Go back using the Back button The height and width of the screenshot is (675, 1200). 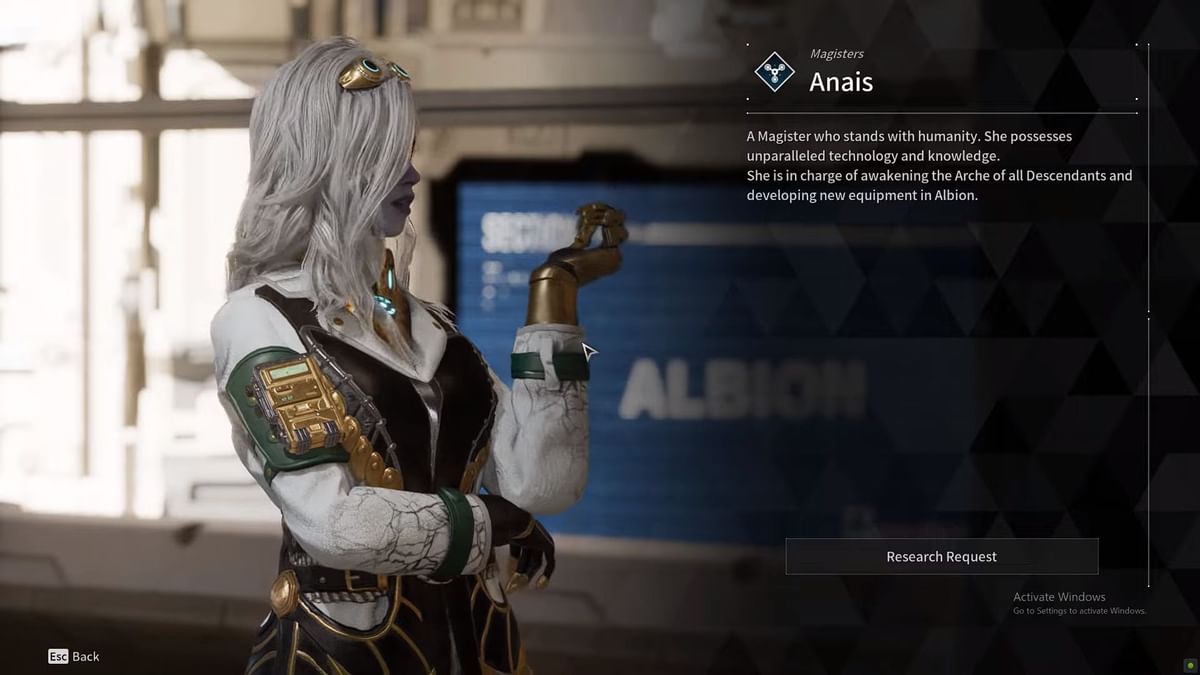(74, 657)
